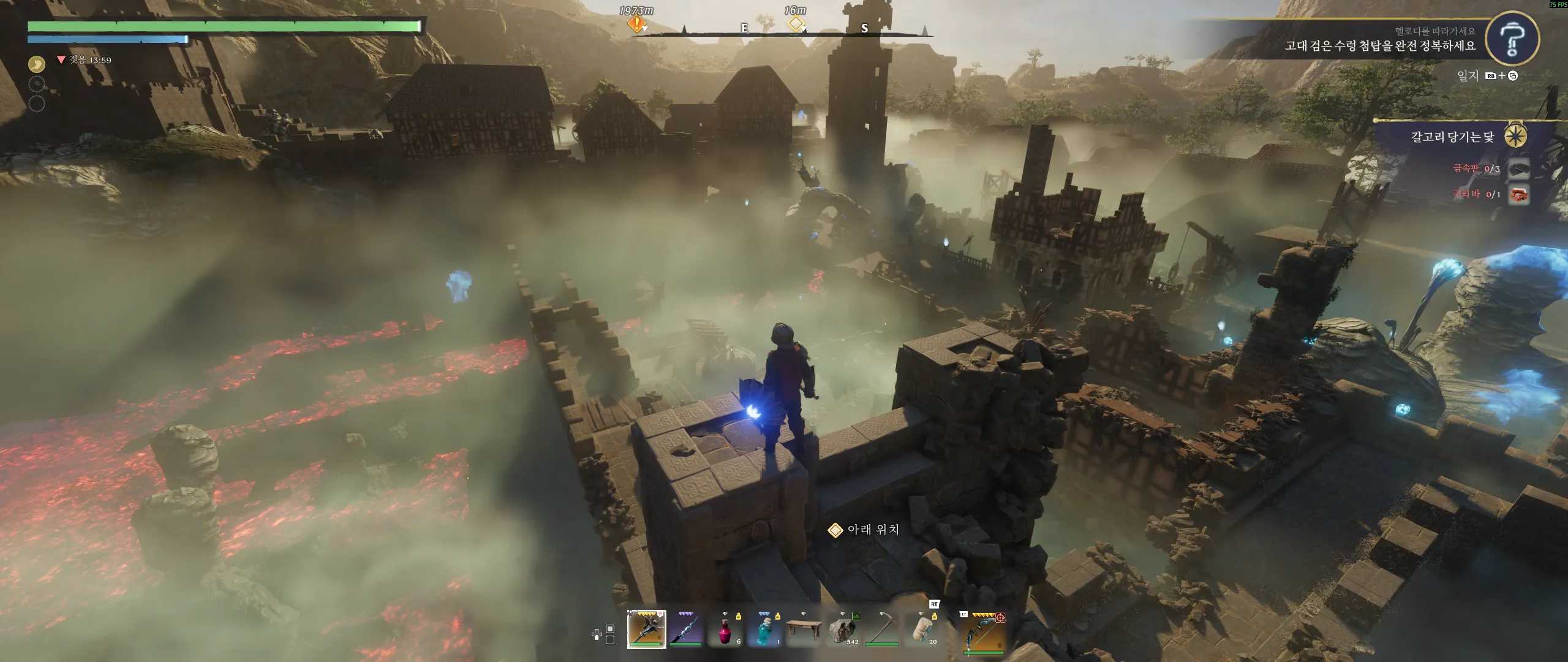Click the yellow diamond compass waypoint
1568x662 pixels.
click(x=795, y=24)
